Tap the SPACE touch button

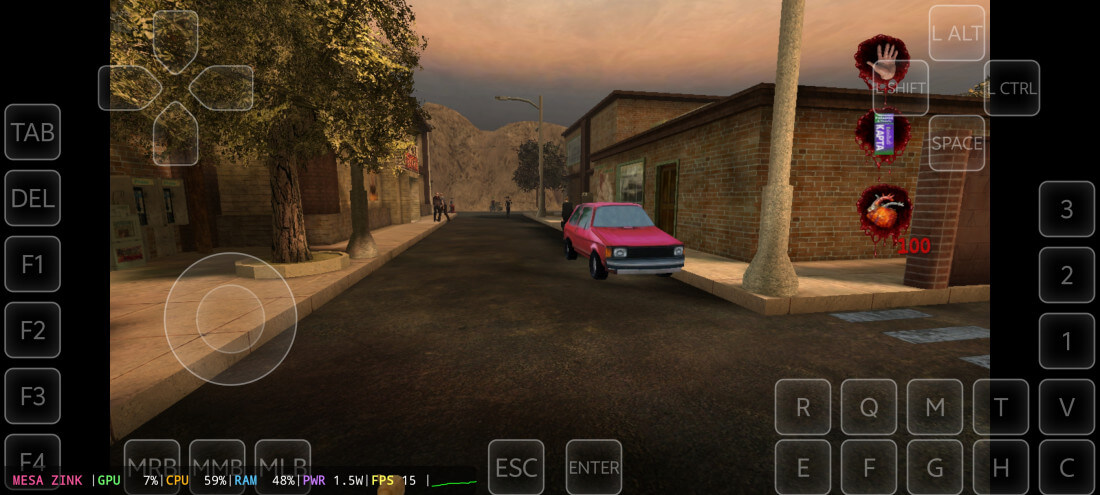click(x=957, y=143)
